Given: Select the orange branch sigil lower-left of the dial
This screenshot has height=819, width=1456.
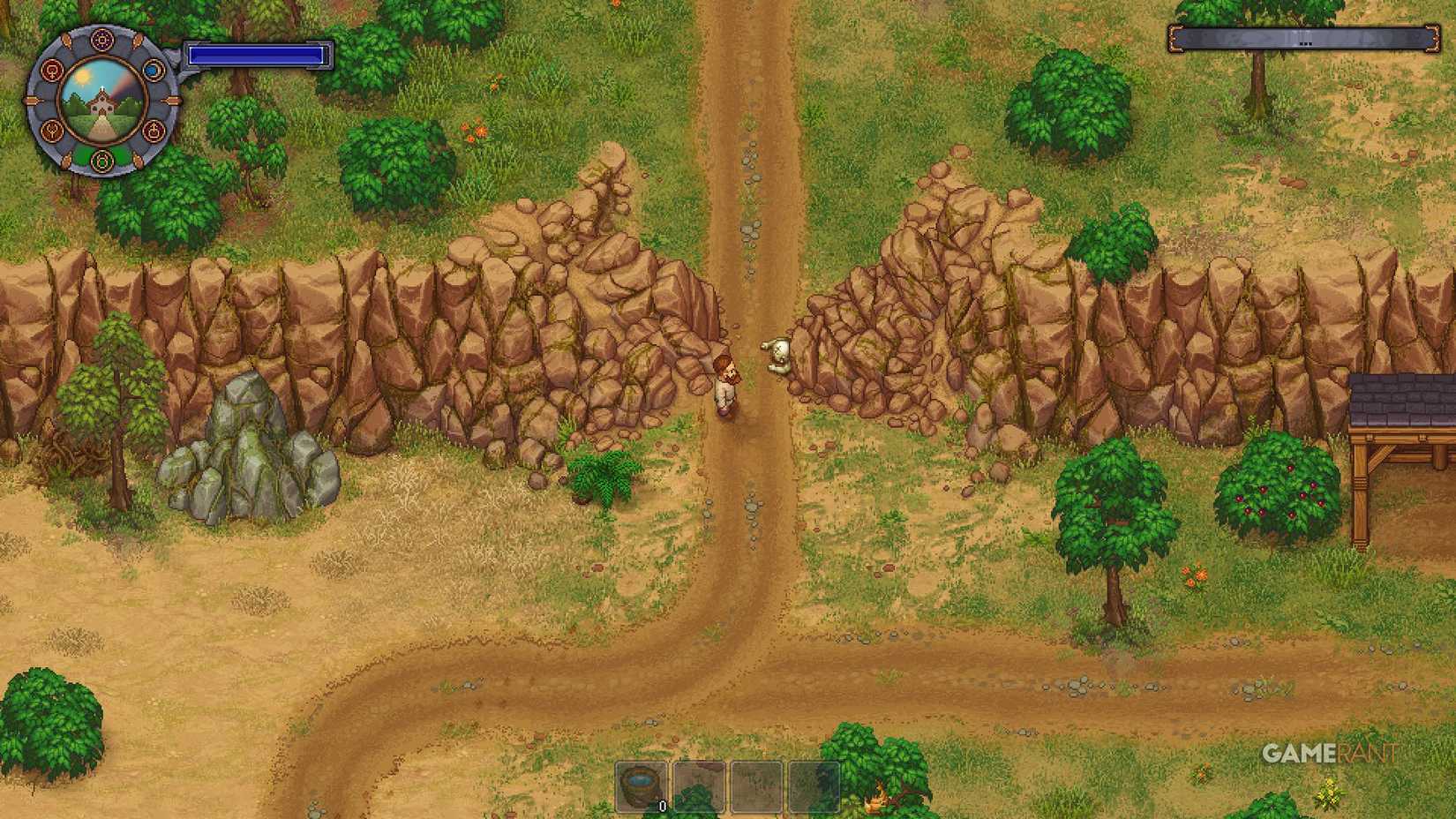Looking at the screenshot, I should click(54, 130).
